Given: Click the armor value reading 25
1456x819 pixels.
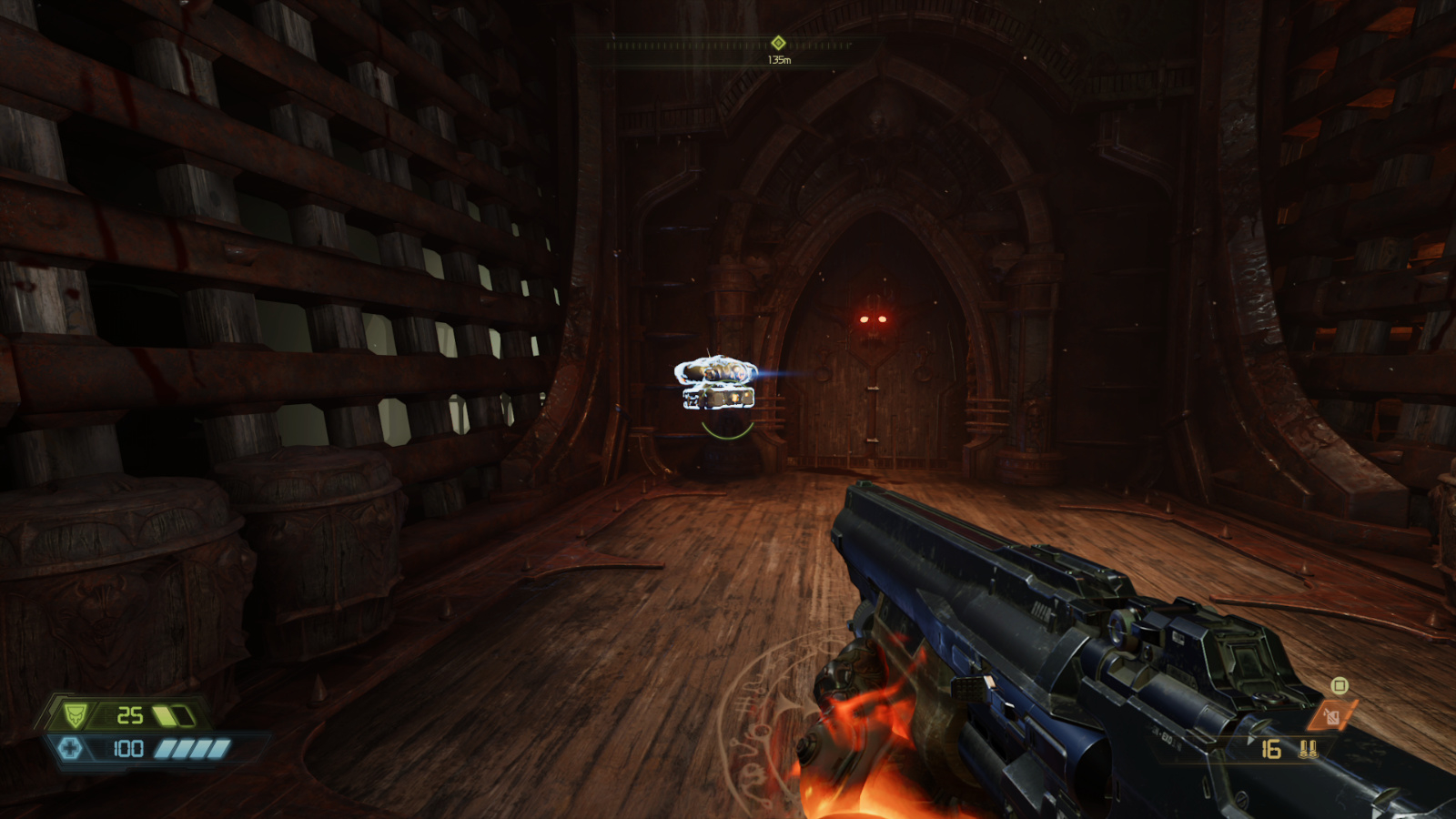Looking at the screenshot, I should 130,715.
